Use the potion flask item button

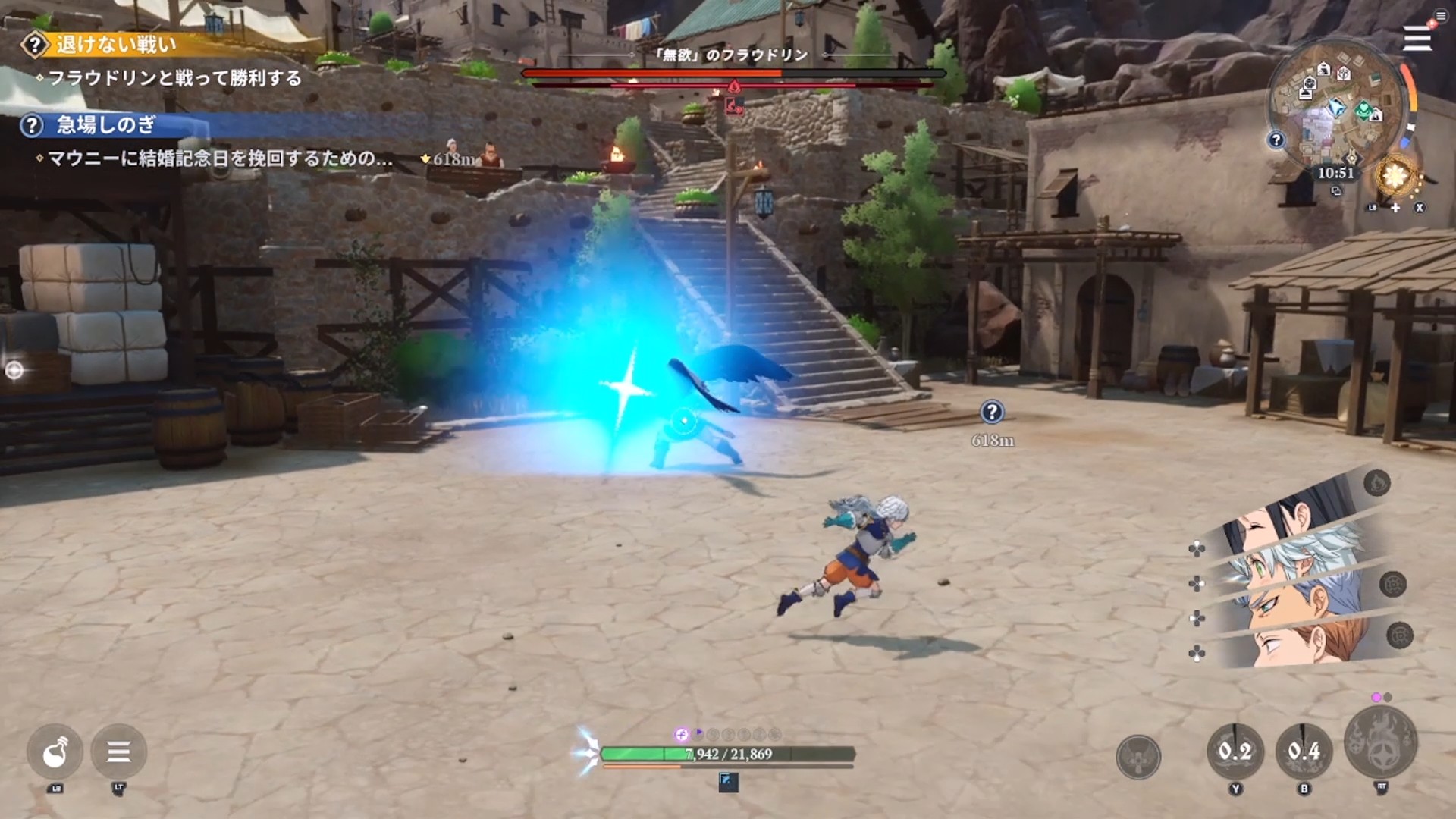(55, 752)
